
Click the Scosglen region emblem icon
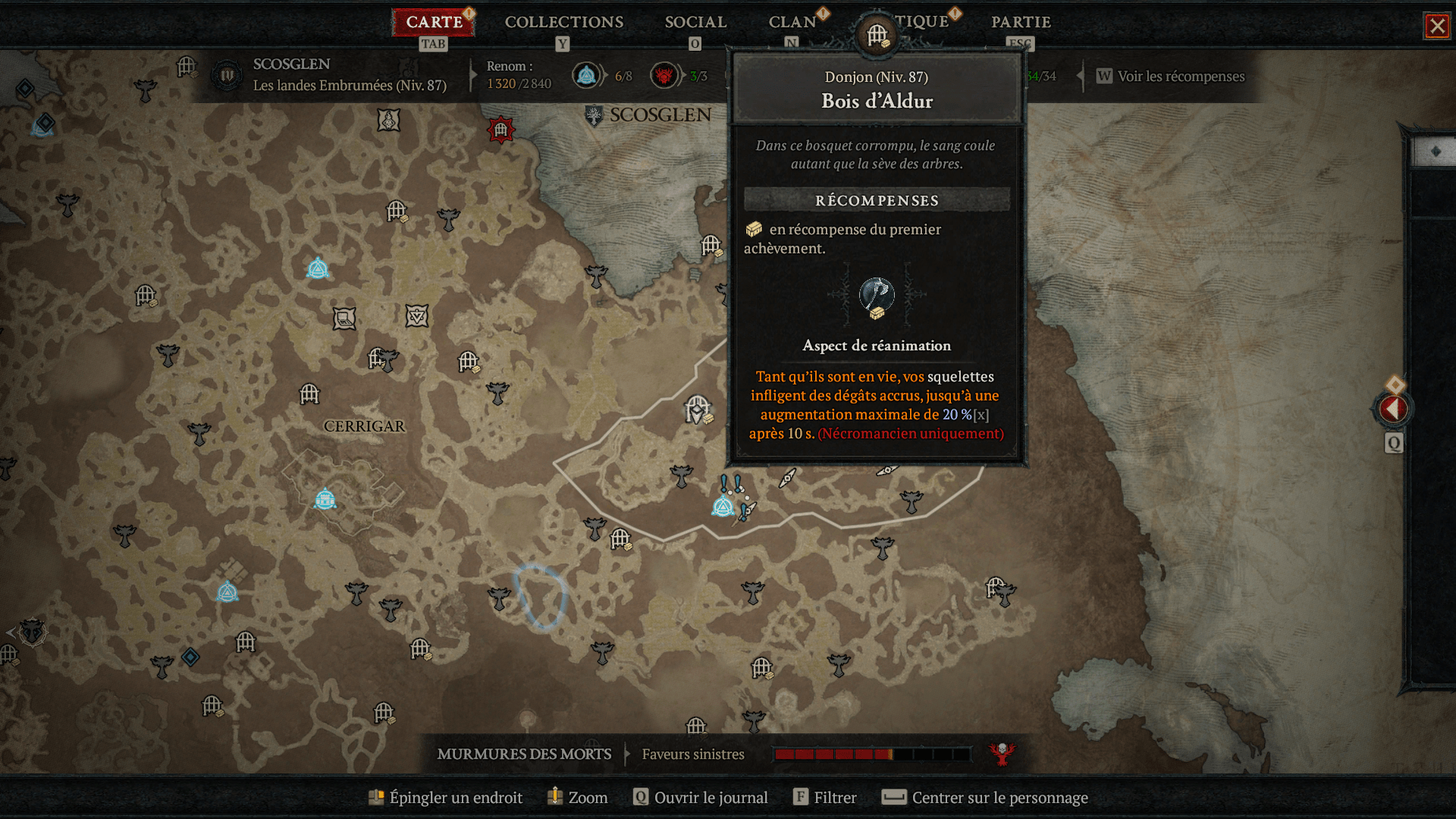226,76
